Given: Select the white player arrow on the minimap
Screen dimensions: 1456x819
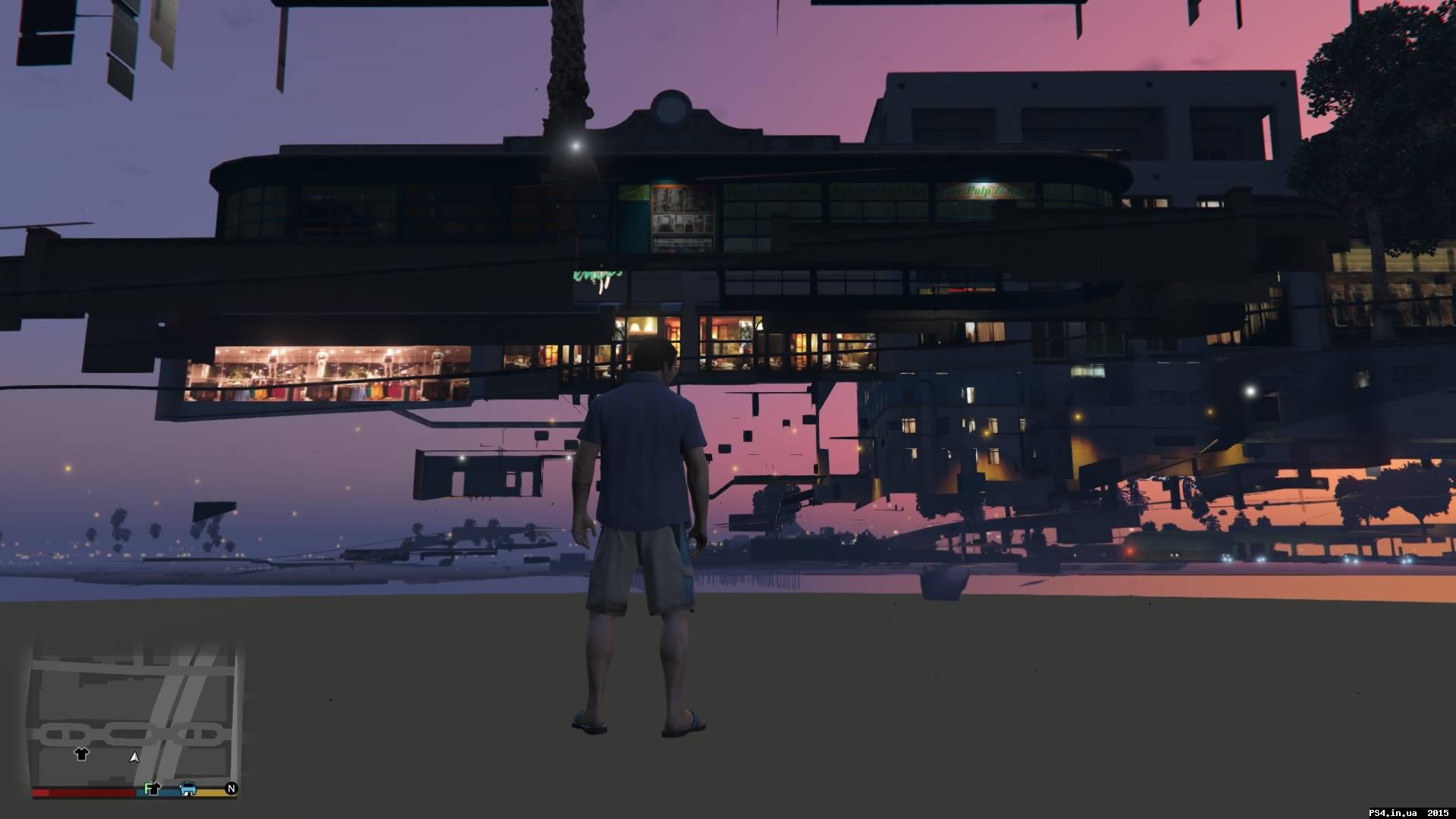Looking at the screenshot, I should (x=133, y=758).
